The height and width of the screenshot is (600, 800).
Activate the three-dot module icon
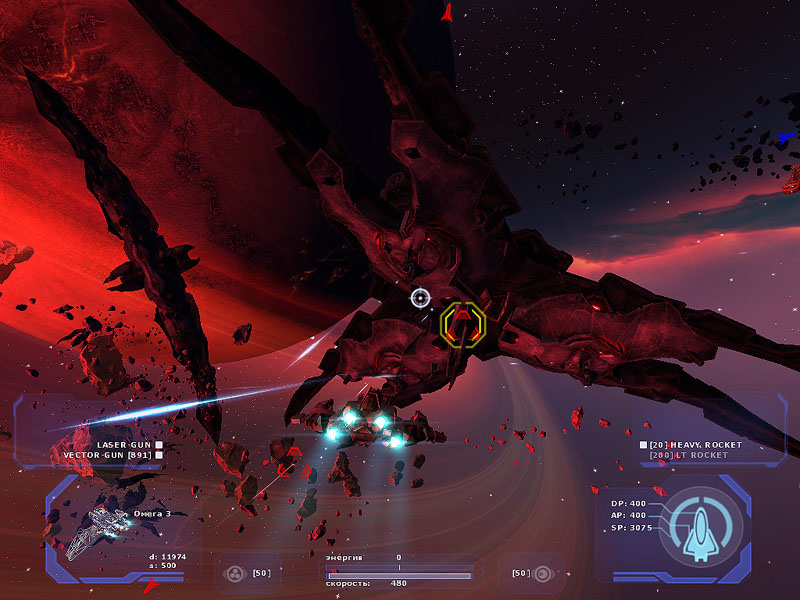point(236,574)
